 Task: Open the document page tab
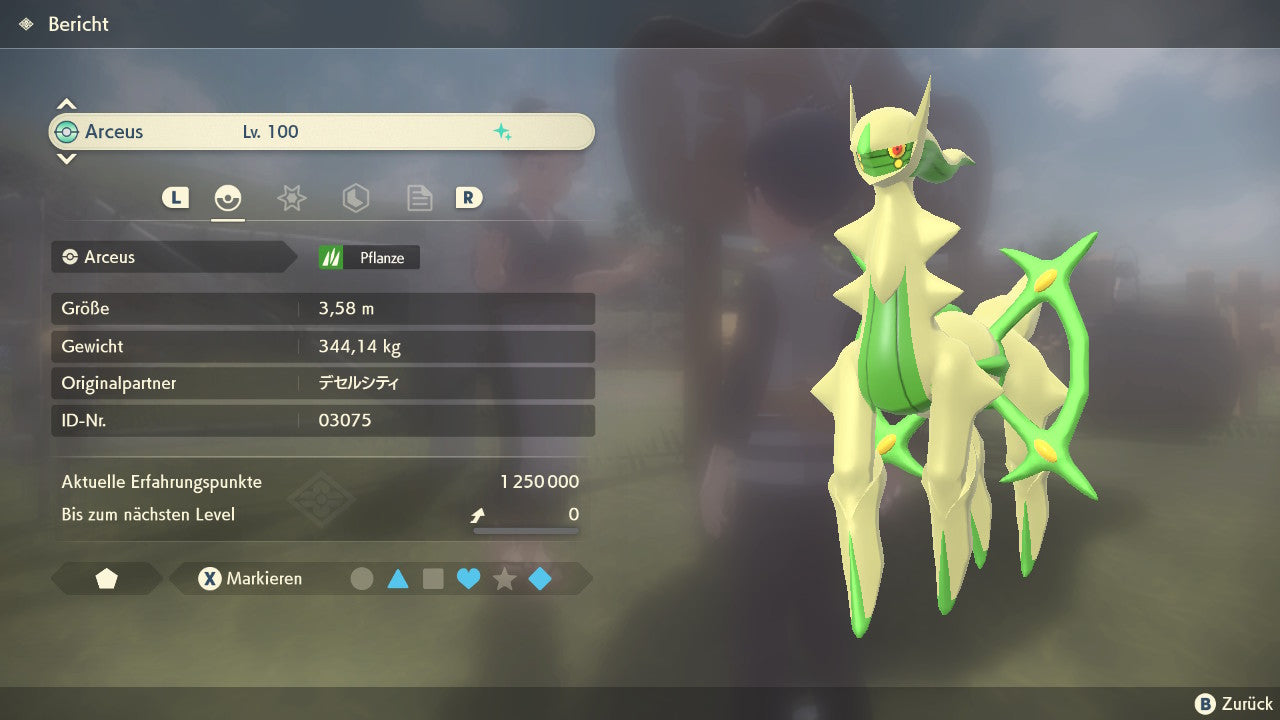click(x=419, y=198)
